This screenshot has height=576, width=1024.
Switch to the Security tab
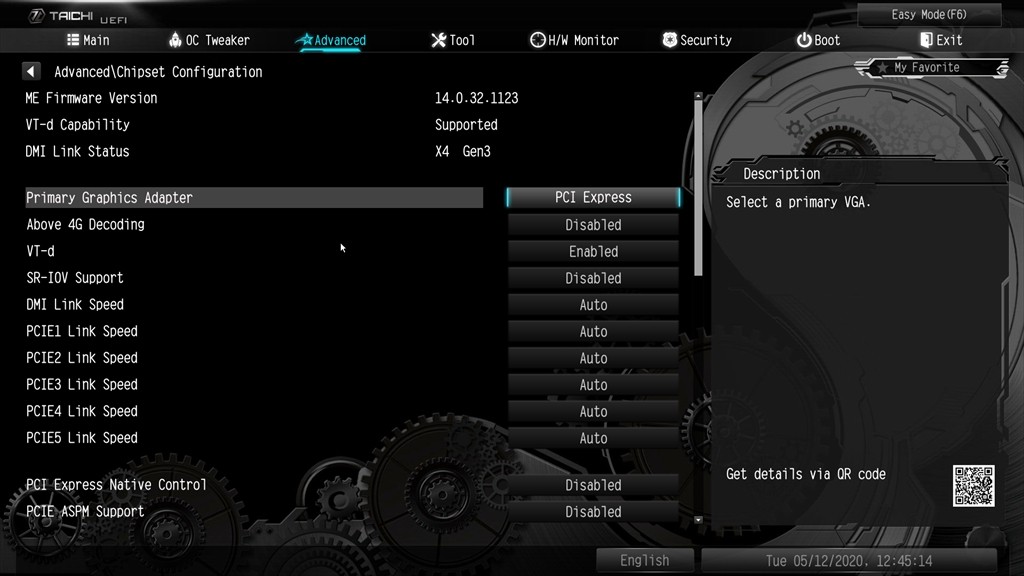pyautogui.click(x=697, y=40)
